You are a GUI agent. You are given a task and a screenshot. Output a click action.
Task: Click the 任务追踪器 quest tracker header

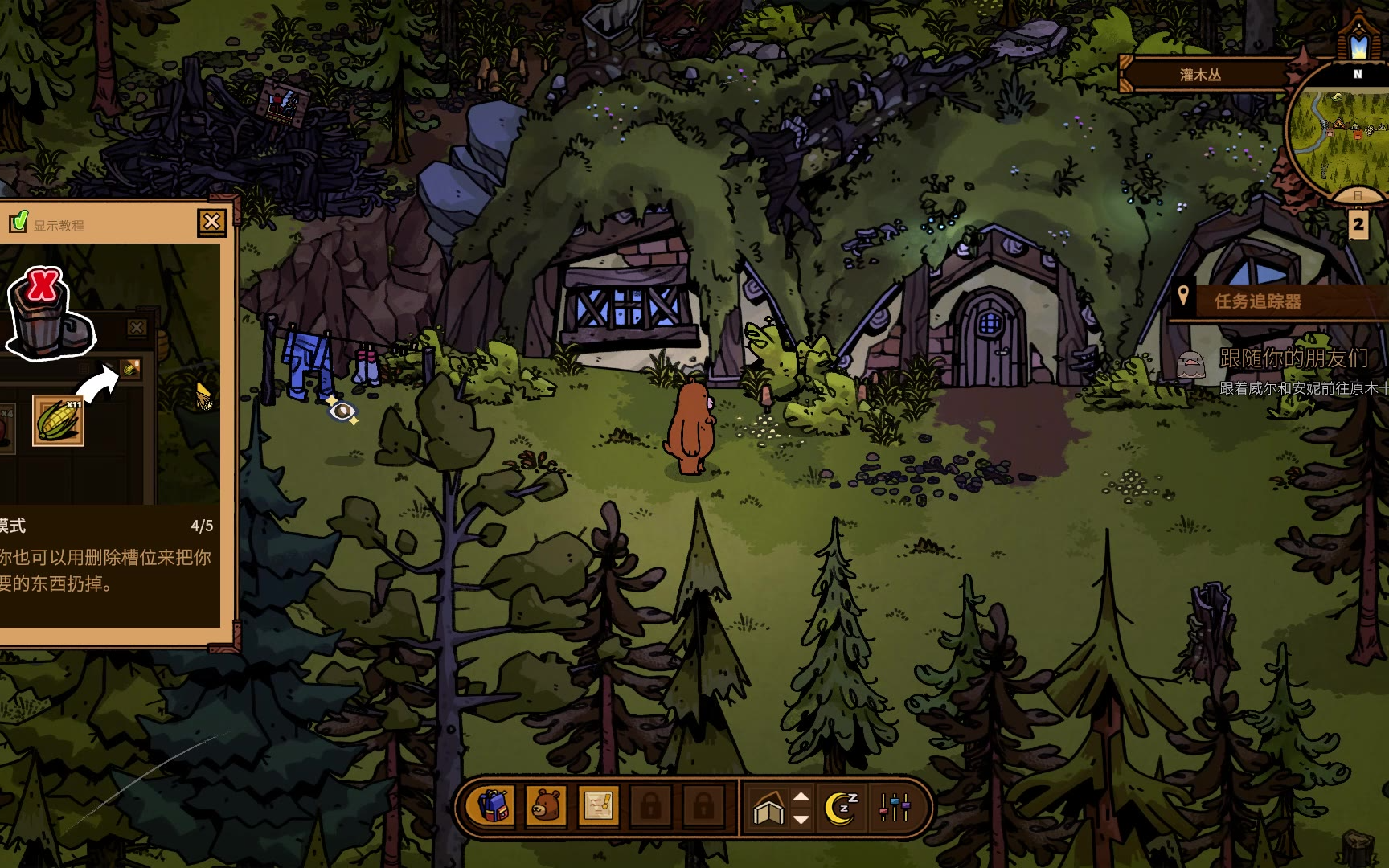(1257, 301)
